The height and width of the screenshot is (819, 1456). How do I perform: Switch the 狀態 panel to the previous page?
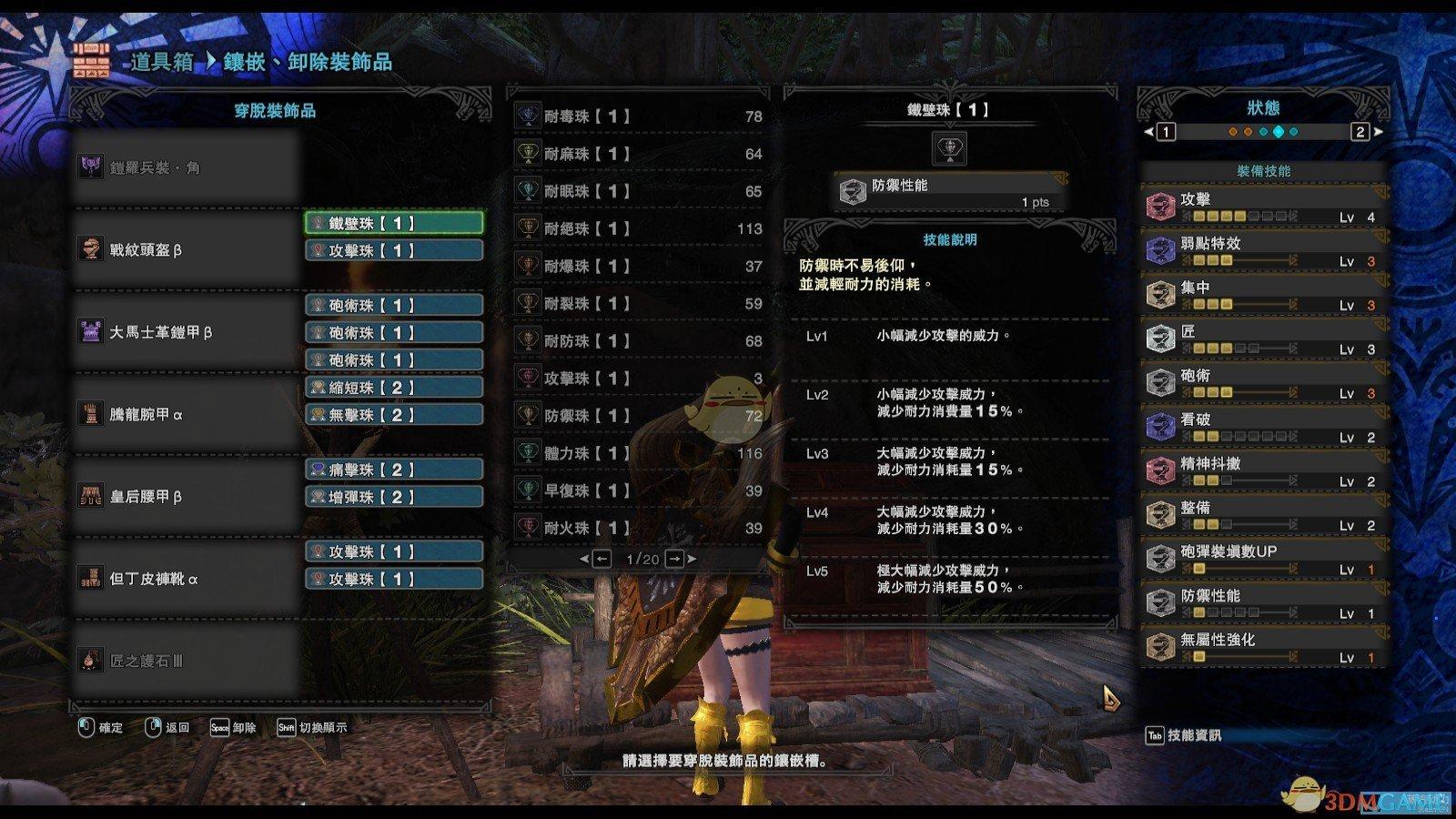[x=1165, y=132]
